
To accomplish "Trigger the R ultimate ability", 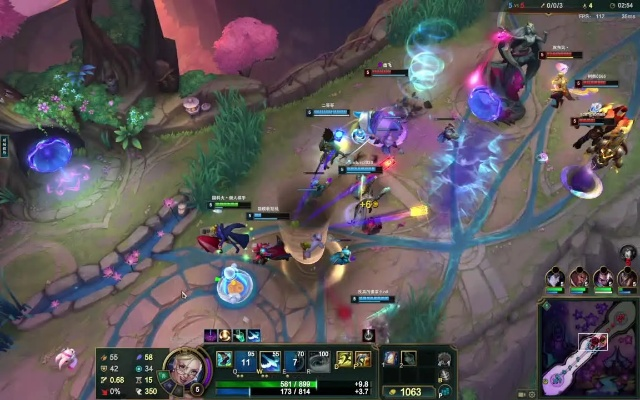I will point(319,361).
